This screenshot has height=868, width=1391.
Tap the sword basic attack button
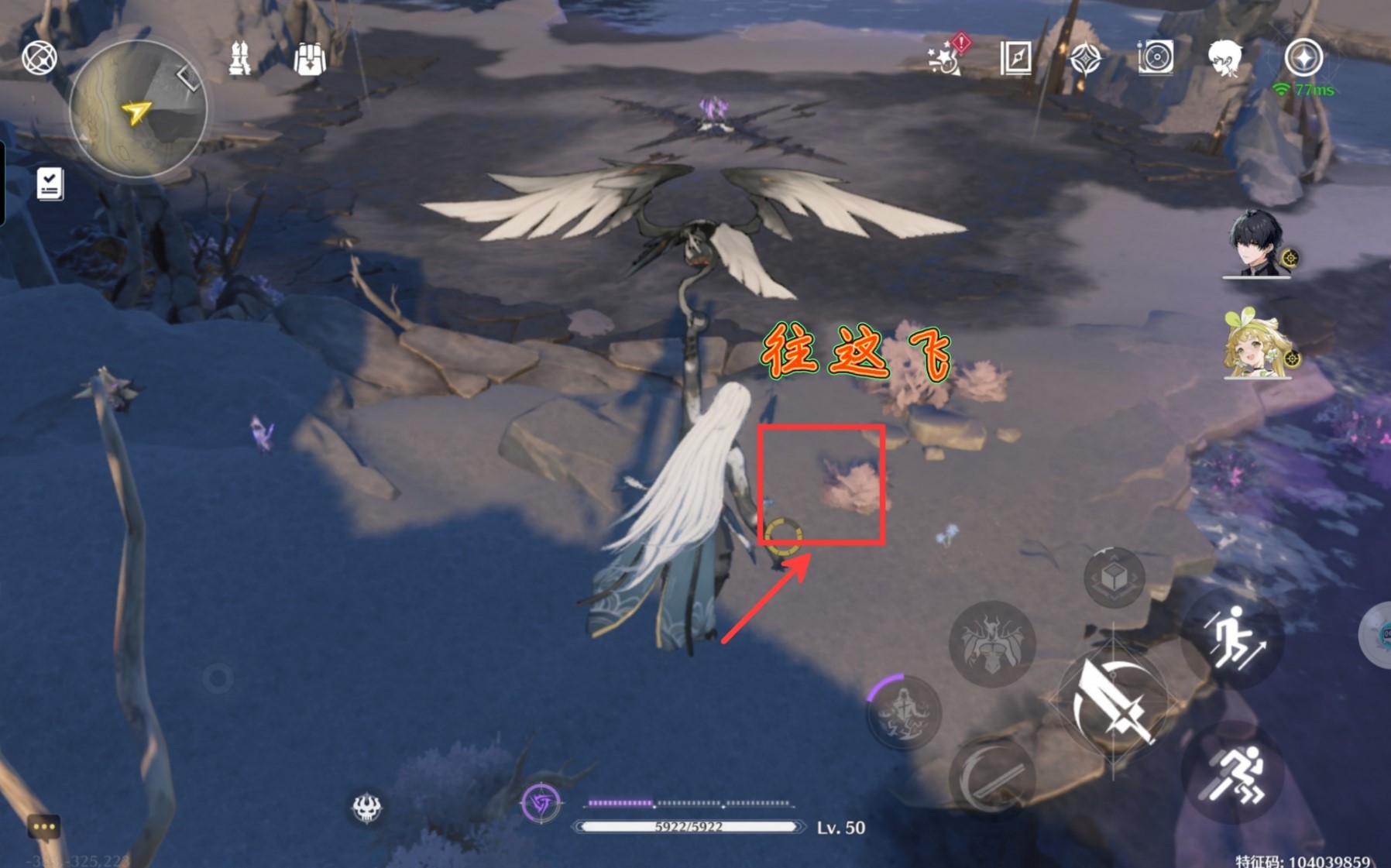(1114, 702)
